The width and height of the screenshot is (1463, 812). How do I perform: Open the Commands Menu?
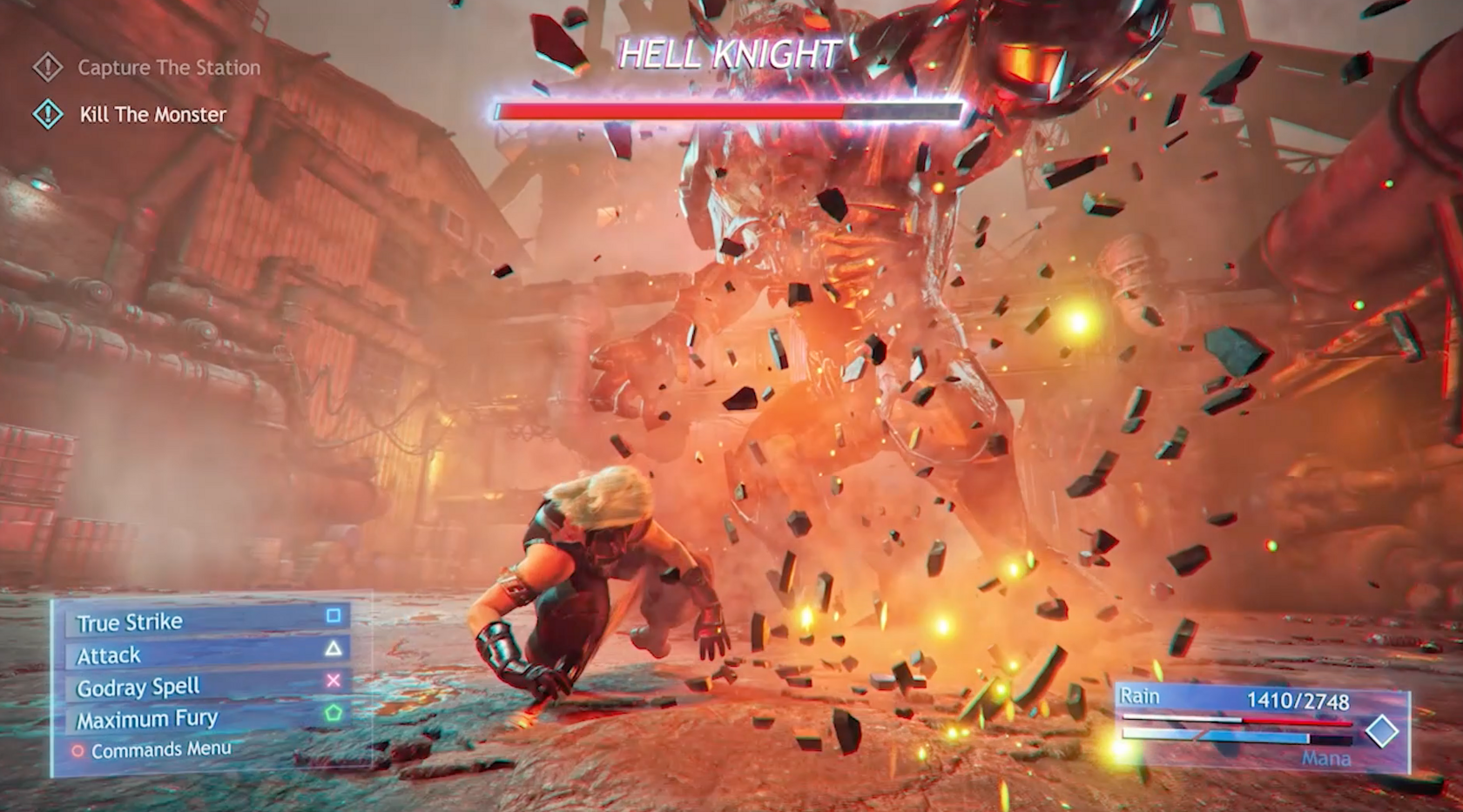tap(153, 749)
